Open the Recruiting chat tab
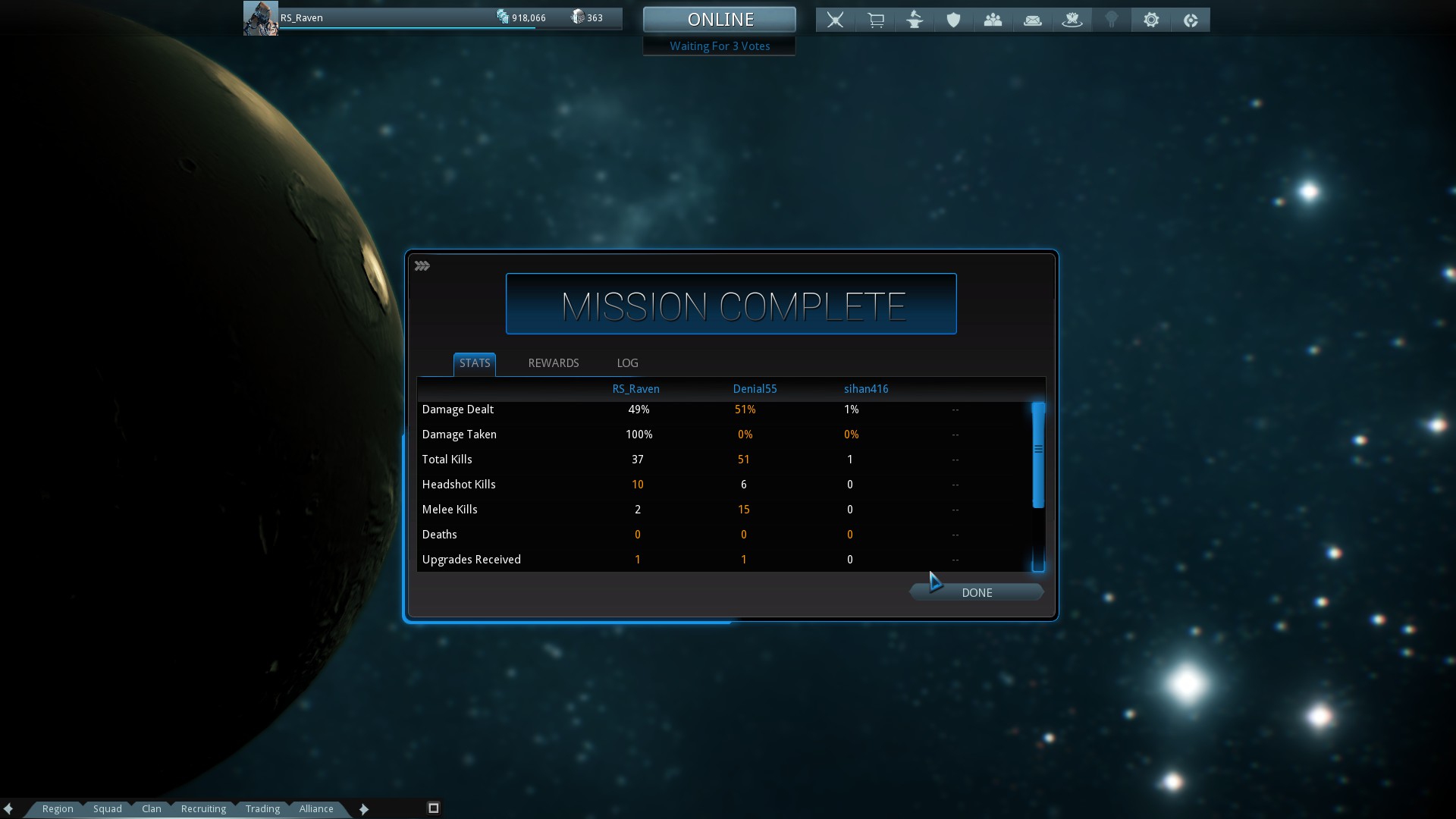The height and width of the screenshot is (819, 1456). [x=203, y=808]
